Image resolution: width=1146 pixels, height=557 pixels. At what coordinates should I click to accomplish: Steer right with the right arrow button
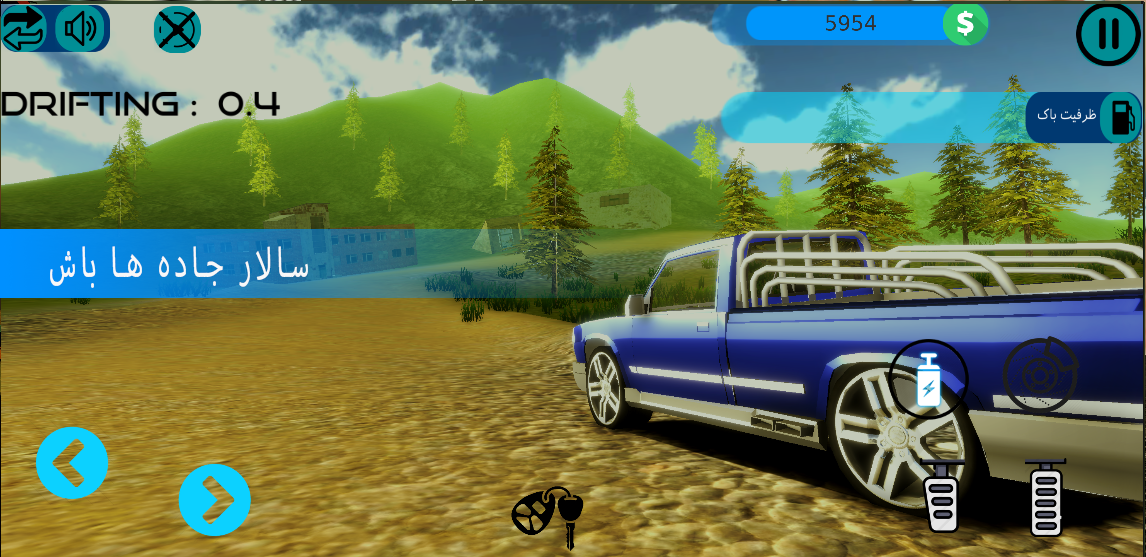(x=215, y=499)
